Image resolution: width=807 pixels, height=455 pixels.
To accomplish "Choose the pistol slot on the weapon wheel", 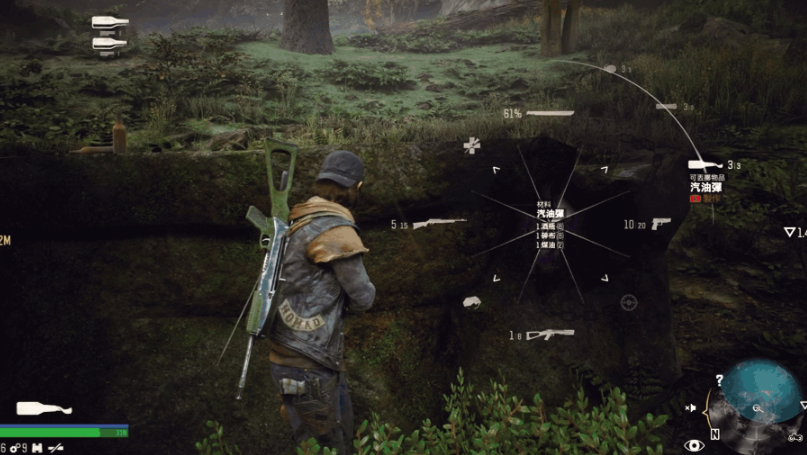I will [661, 224].
